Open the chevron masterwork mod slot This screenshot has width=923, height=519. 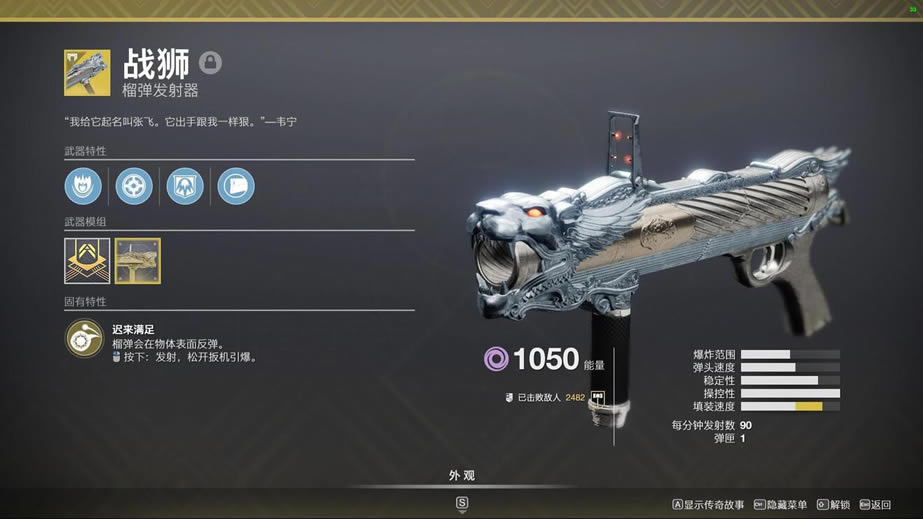coord(87,260)
